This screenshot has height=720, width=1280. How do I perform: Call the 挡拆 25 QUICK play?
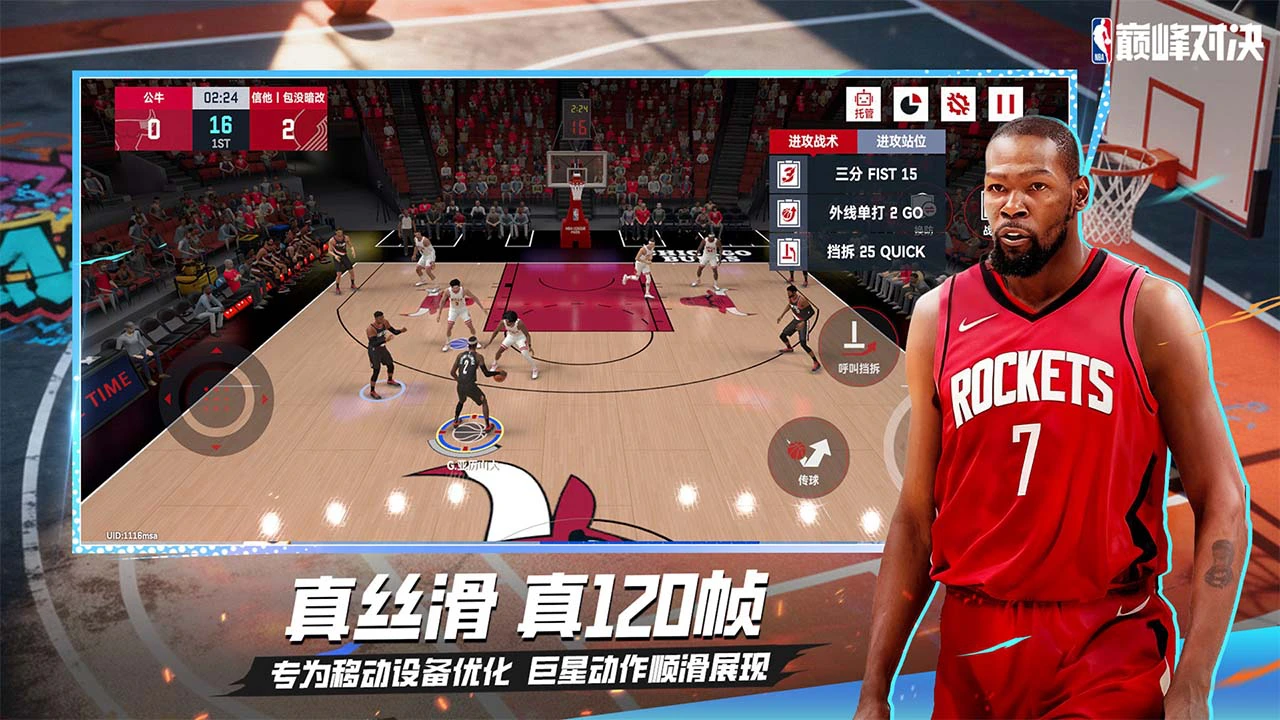(875, 251)
